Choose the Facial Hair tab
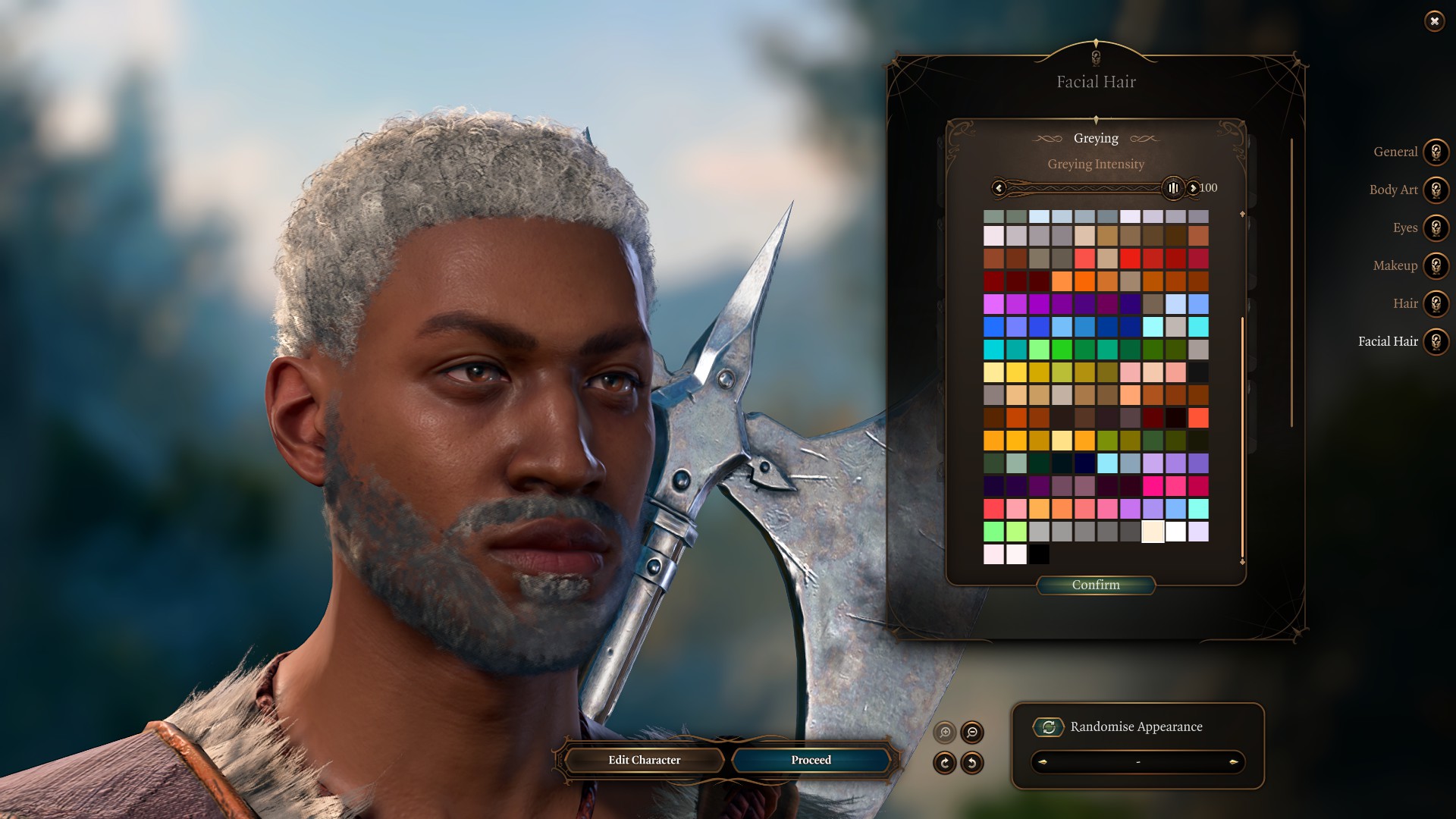The width and height of the screenshot is (1456, 819). pos(1436,341)
